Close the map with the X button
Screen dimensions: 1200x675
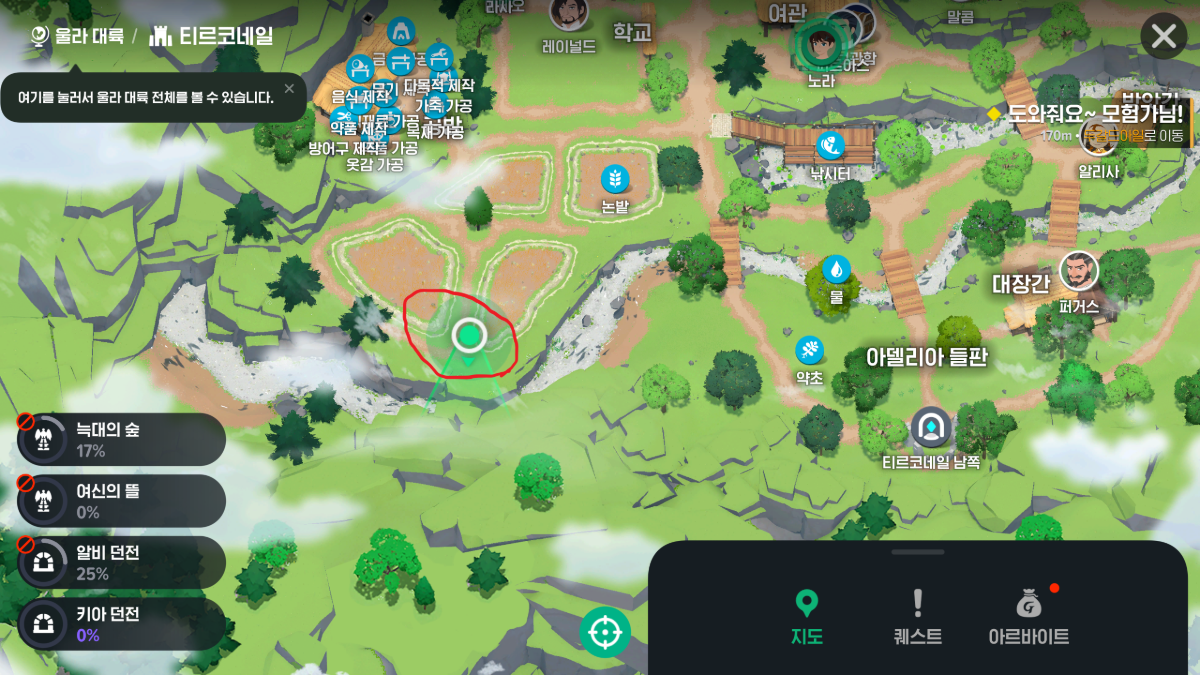pyautogui.click(x=1163, y=37)
